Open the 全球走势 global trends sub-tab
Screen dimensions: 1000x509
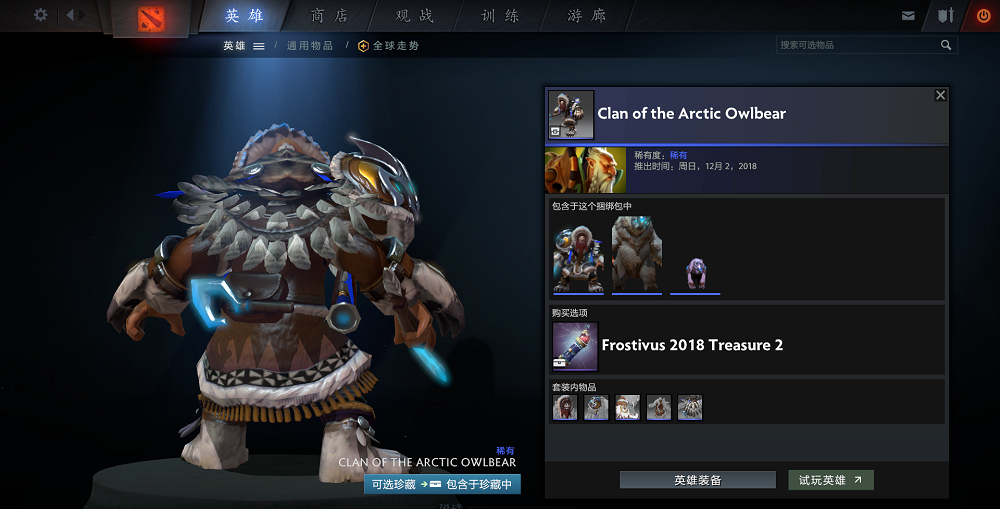[388, 46]
